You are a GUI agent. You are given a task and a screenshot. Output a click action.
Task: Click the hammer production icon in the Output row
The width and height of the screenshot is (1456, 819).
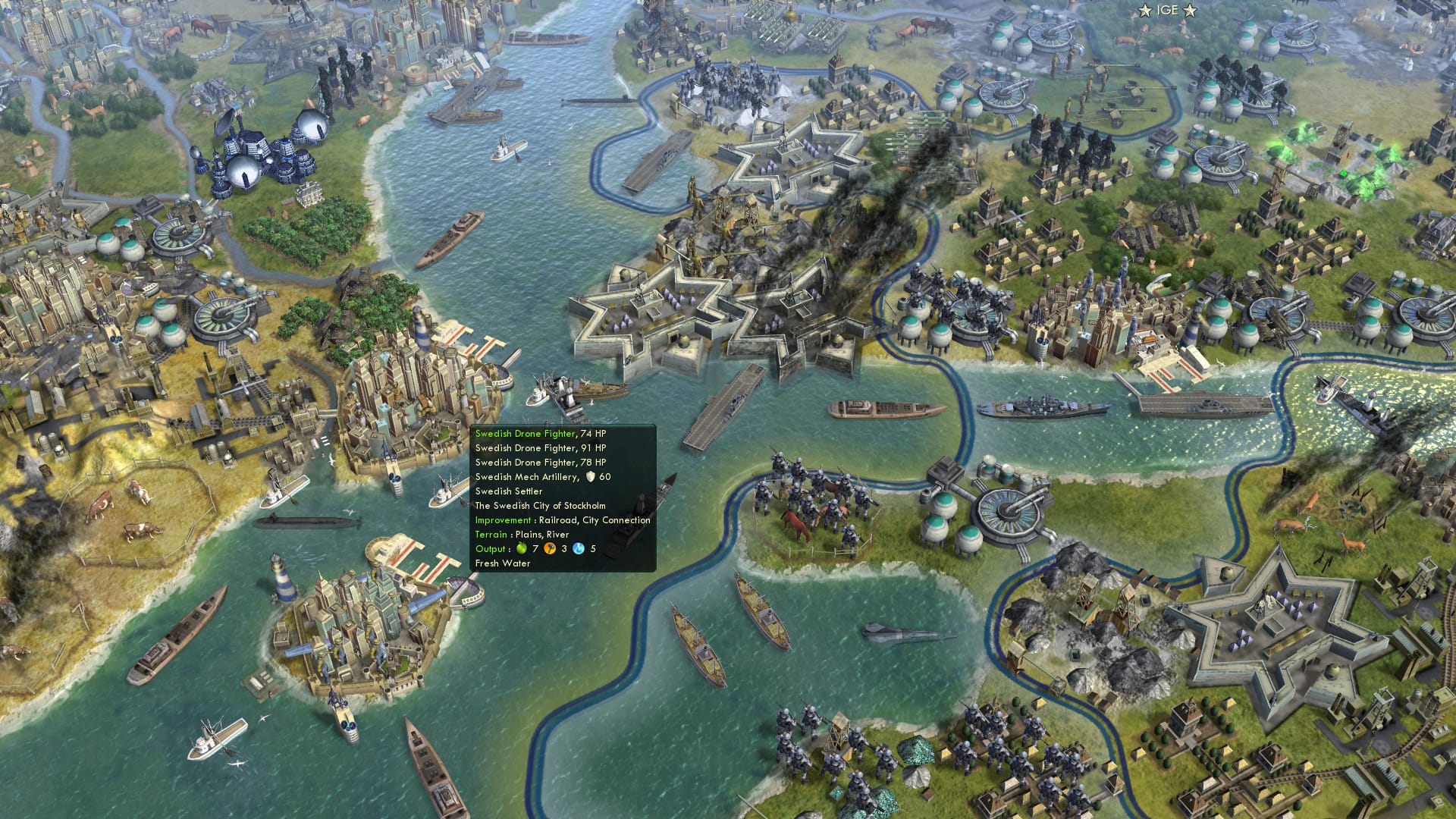pyautogui.click(x=549, y=548)
